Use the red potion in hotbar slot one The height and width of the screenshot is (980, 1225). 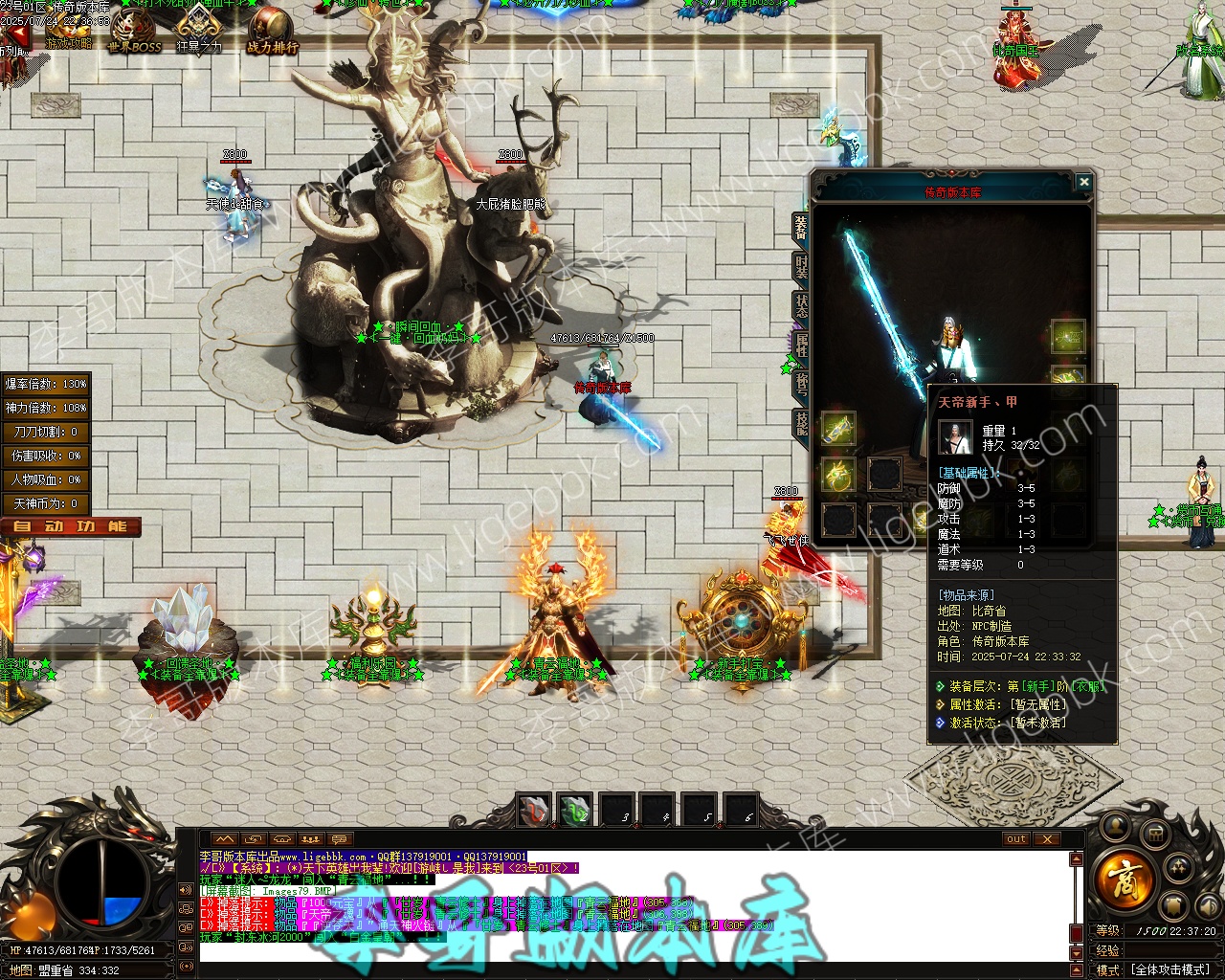pos(534,811)
